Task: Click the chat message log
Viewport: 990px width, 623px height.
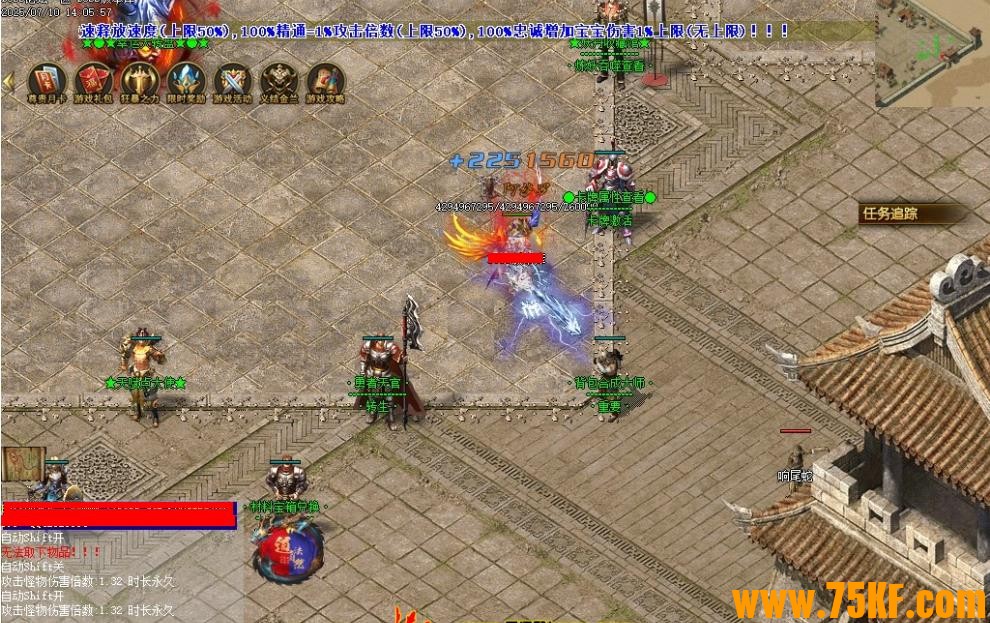Action: [x=90, y=575]
